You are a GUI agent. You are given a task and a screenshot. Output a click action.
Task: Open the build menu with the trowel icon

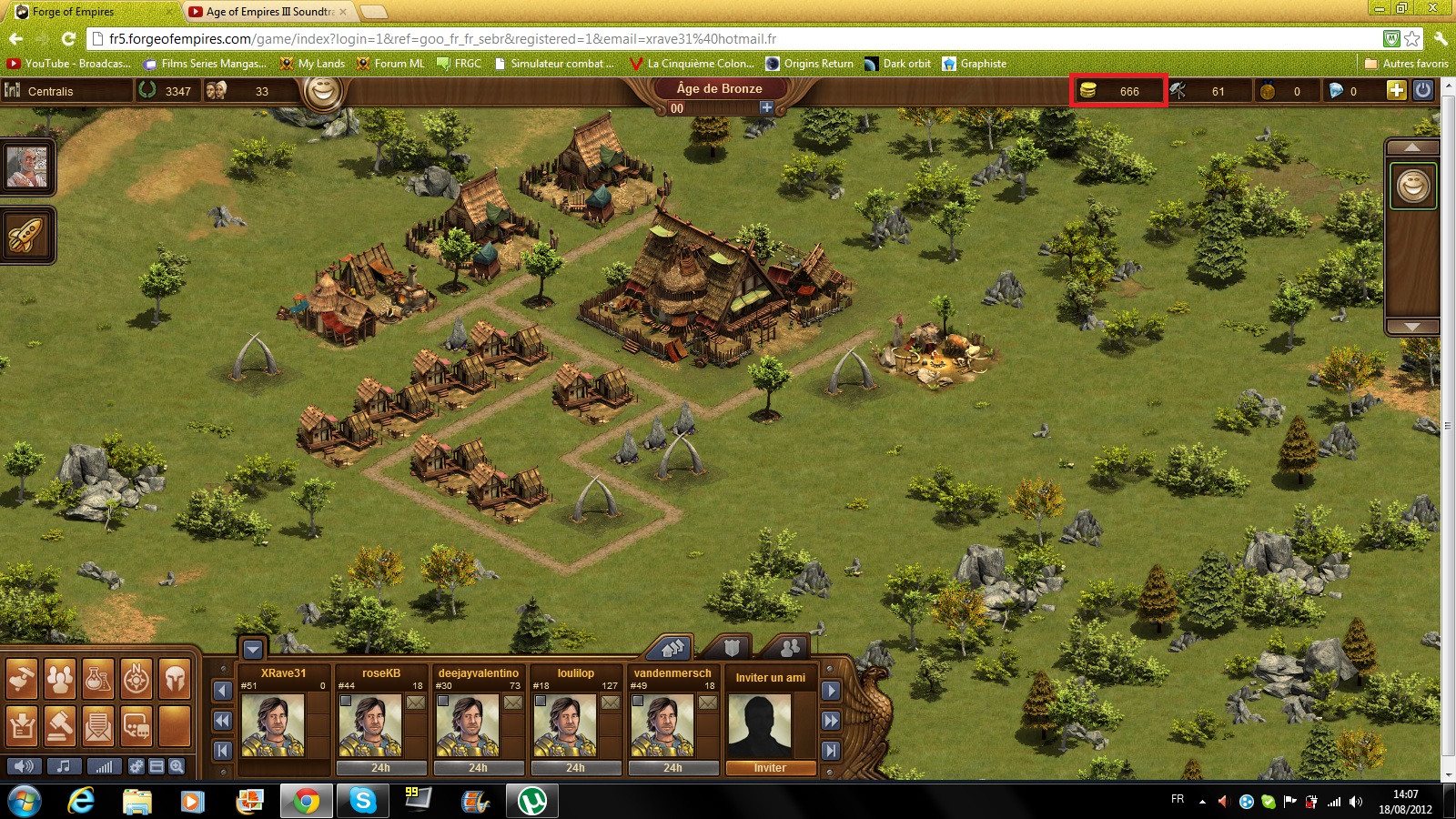point(22,679)
